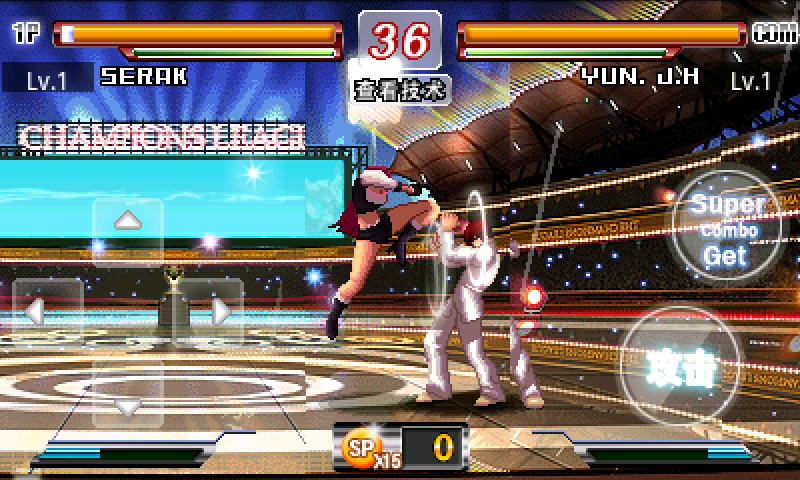
Task: Tap the left arrow on the d-pad
Action: pos(36,311)
